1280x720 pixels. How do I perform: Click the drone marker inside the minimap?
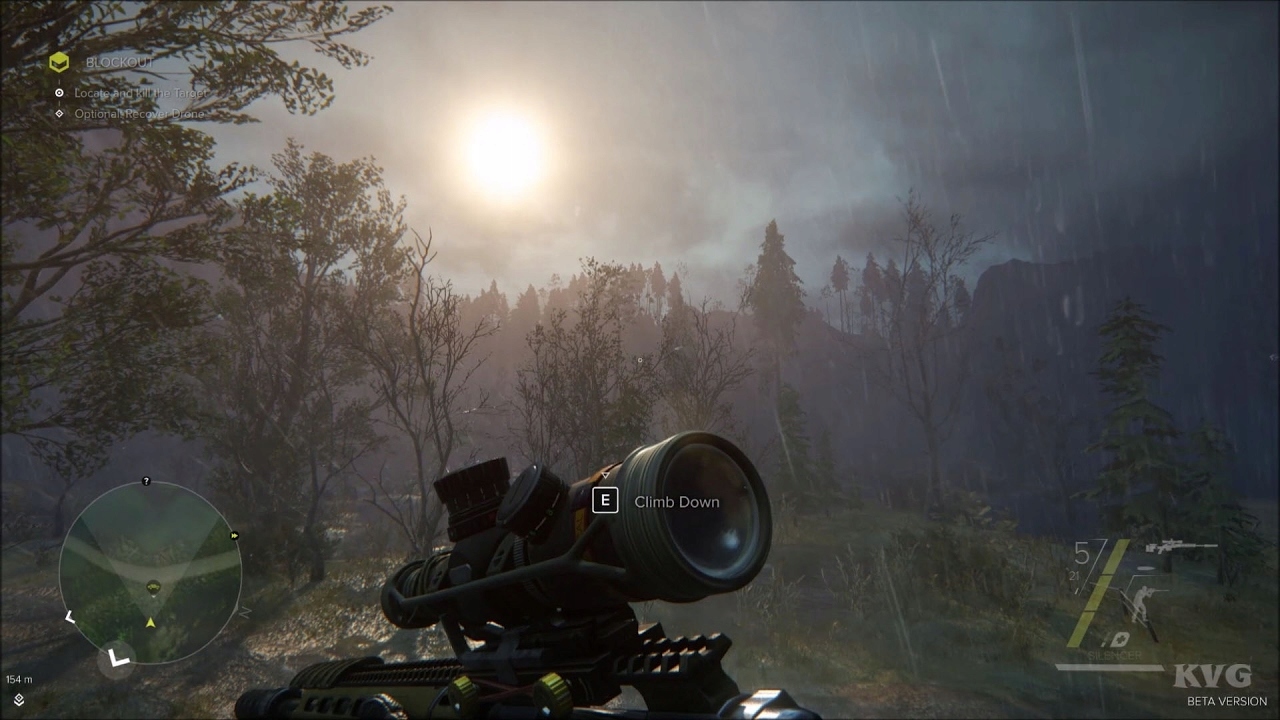point(153,585)
